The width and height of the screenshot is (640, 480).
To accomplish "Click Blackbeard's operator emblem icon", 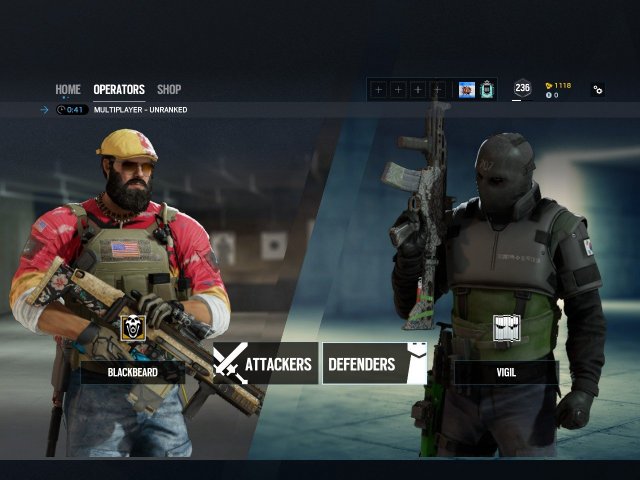I will 133,328.
